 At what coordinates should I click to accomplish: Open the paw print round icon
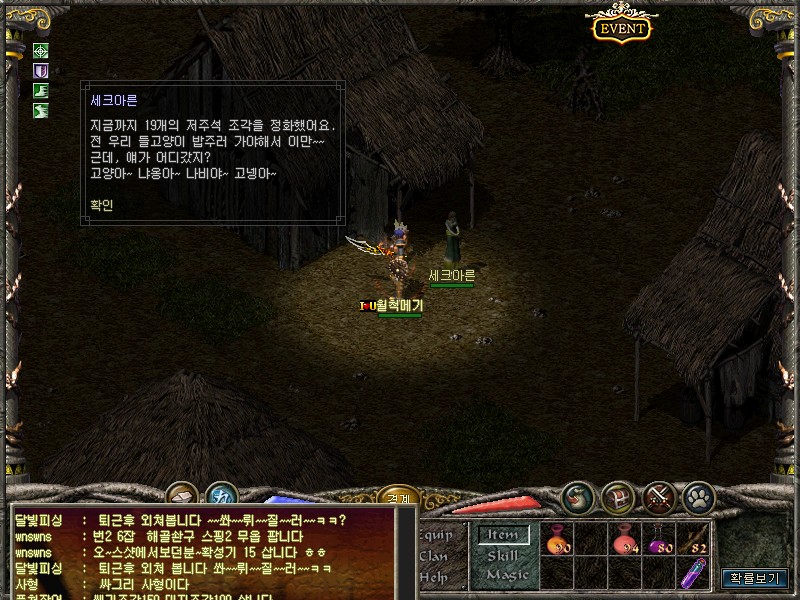[697, 497]
